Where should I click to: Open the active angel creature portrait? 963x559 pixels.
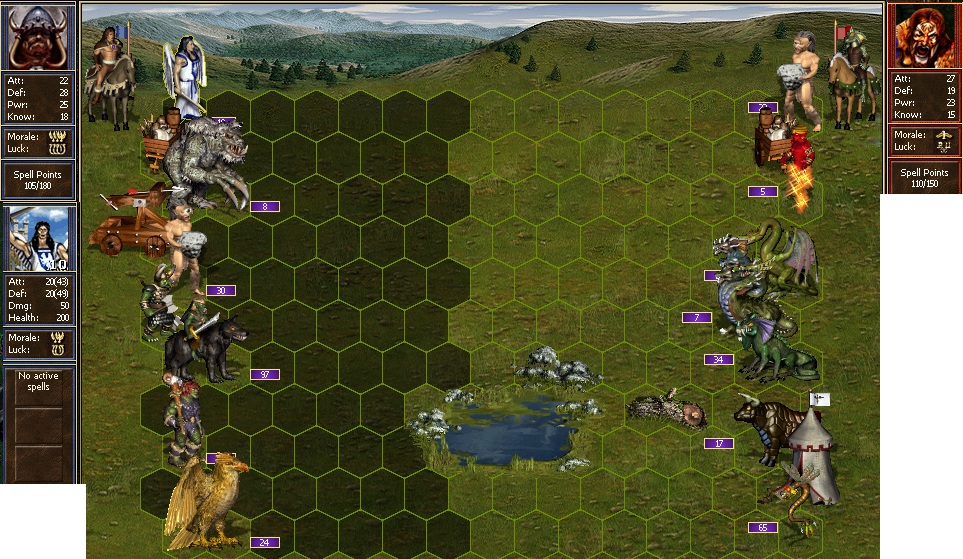(x=41, y=240)
